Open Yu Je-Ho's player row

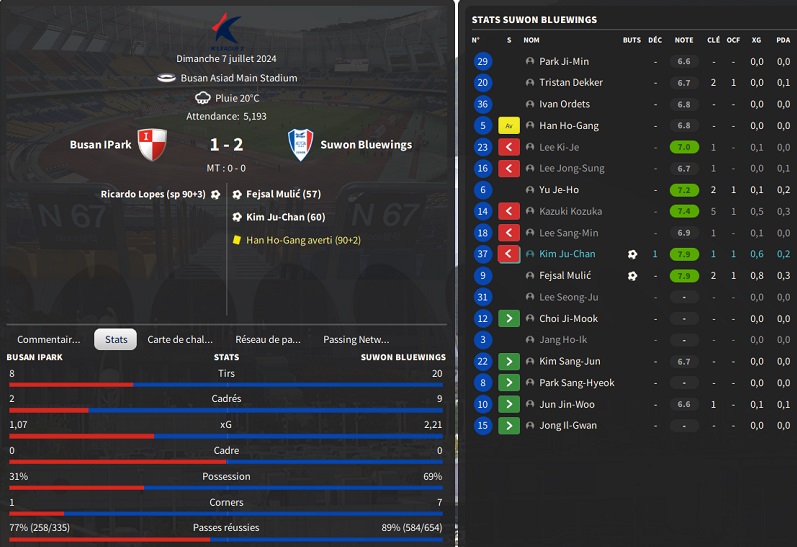558,190
